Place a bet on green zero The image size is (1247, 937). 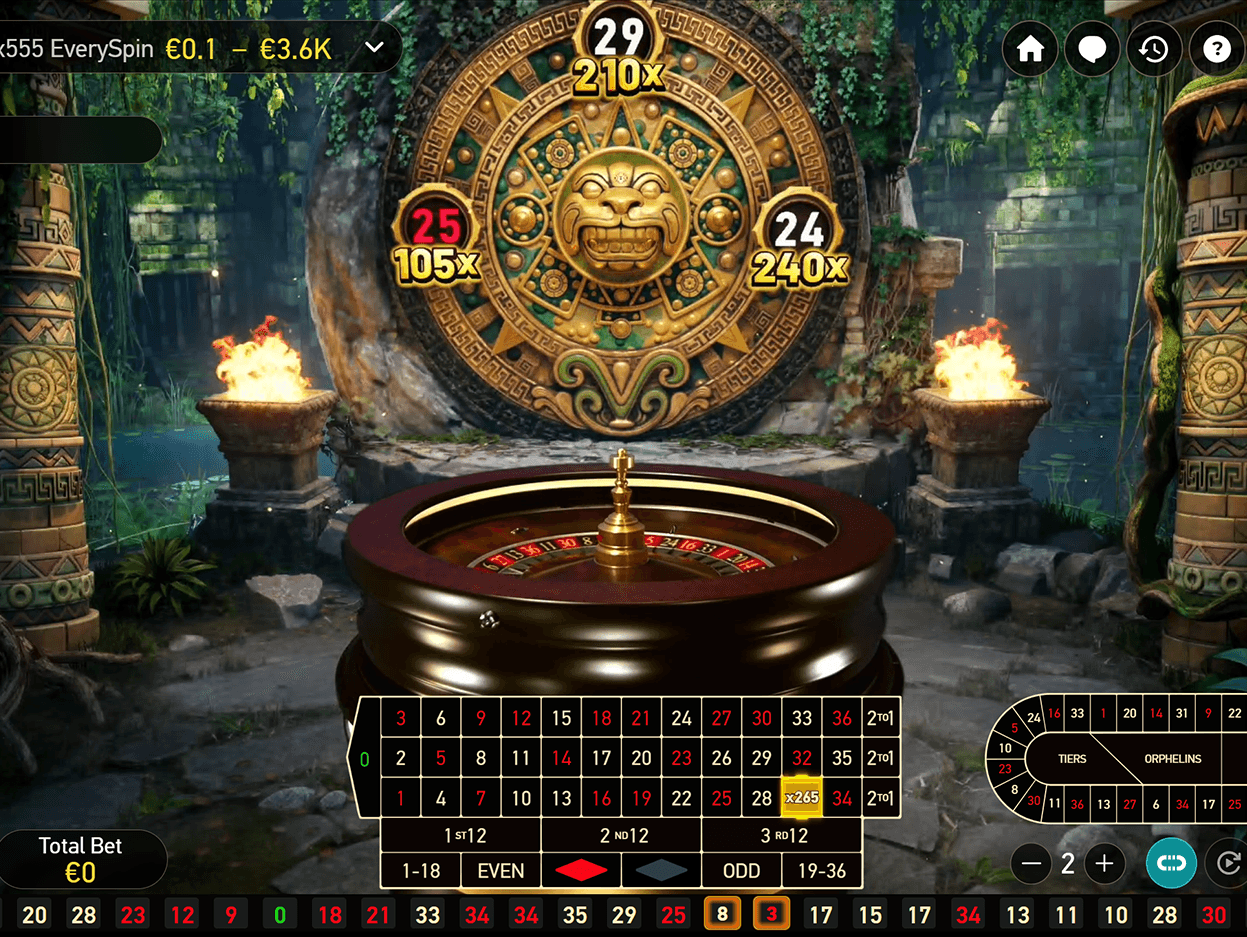(x=364, y=759)
